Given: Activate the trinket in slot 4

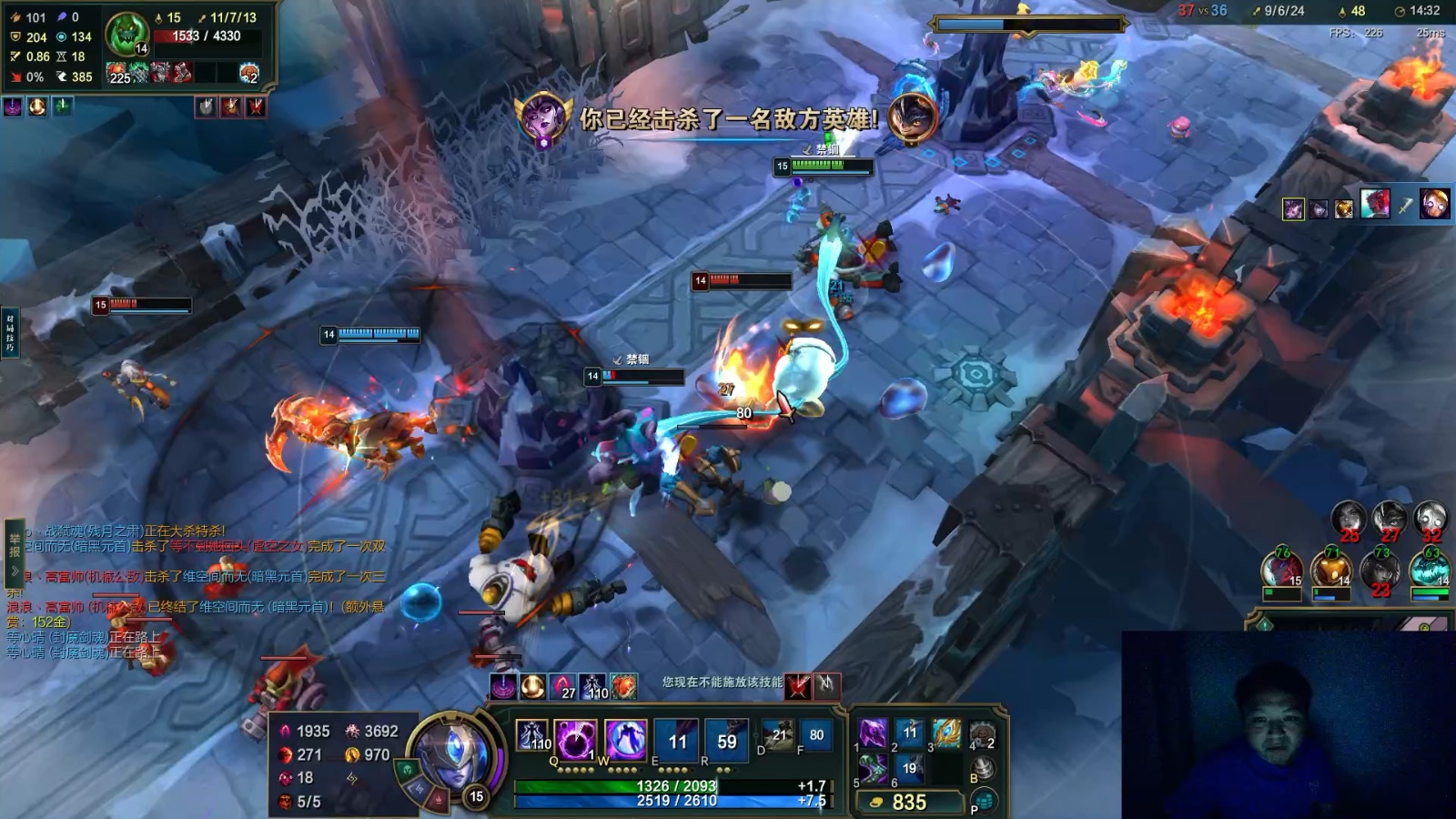Looking at the screenshot, I should (982, 734).
